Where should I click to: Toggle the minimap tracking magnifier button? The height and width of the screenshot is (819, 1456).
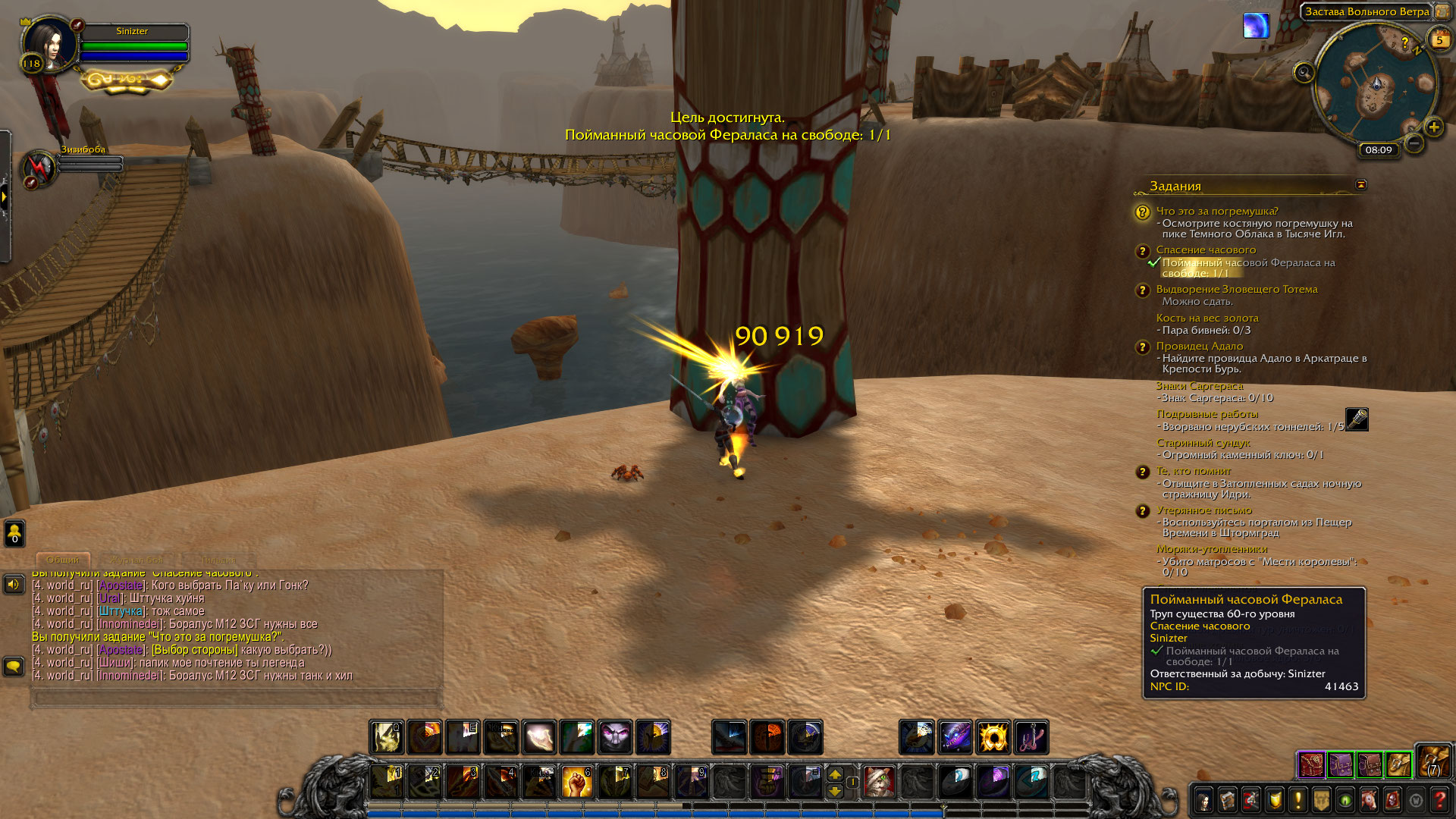point(1304,73)
